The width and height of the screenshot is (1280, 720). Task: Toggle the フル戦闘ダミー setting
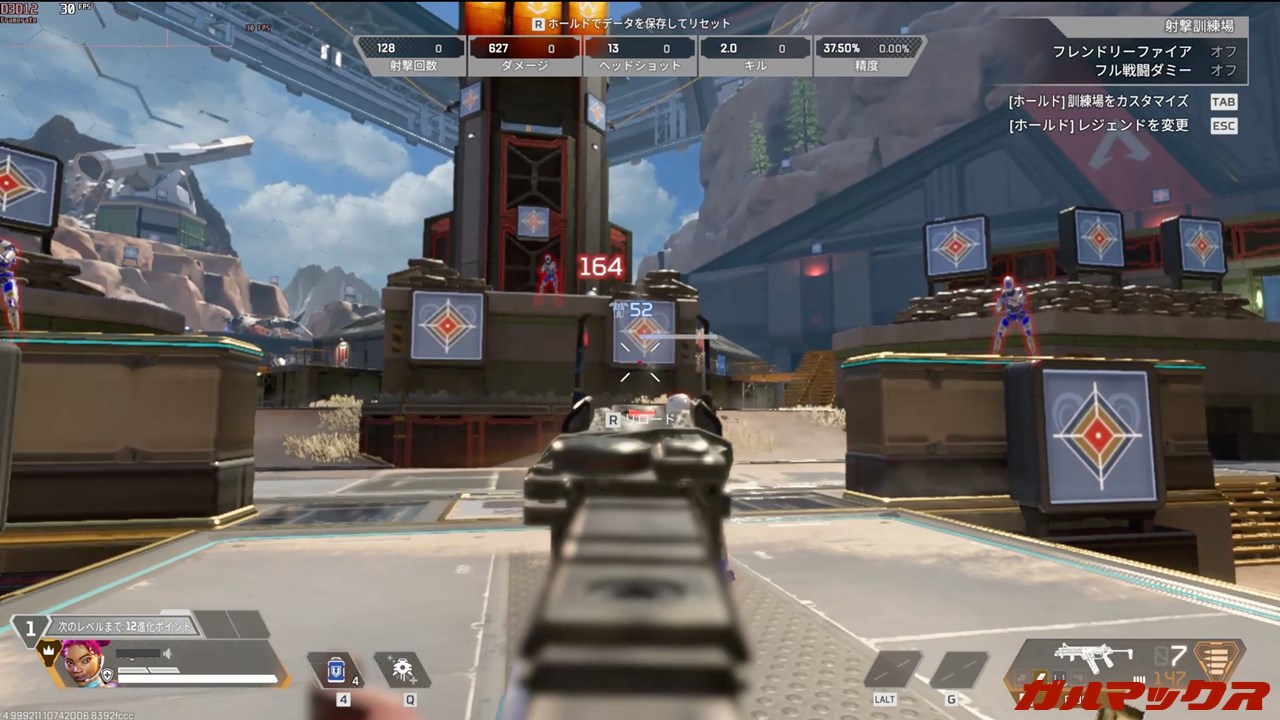click(x=1223, y=70)
